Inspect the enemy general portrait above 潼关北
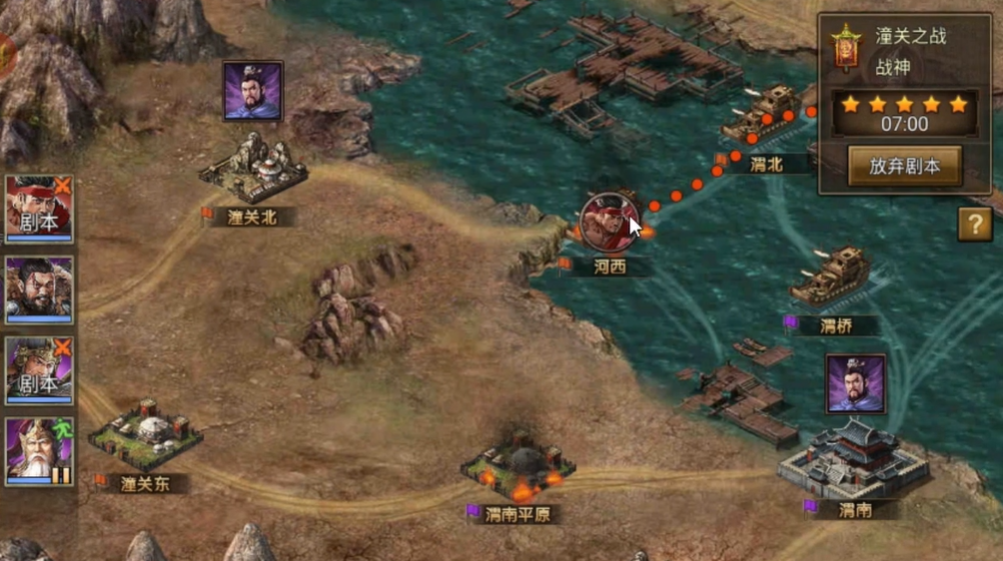 click(x=252, y=90)
